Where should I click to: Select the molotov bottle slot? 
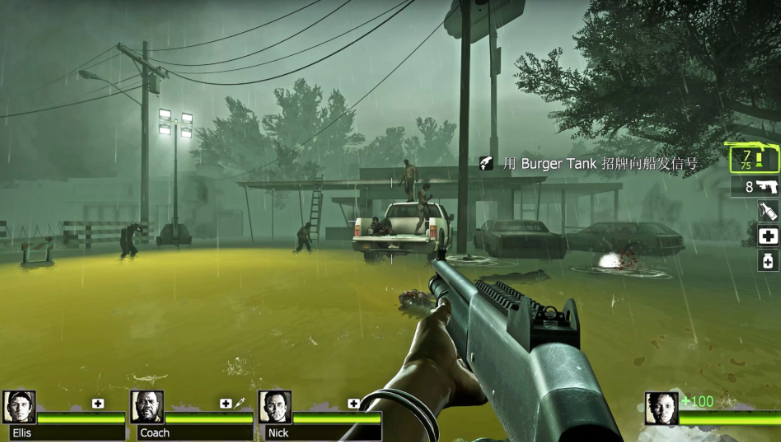click(768, 211)
